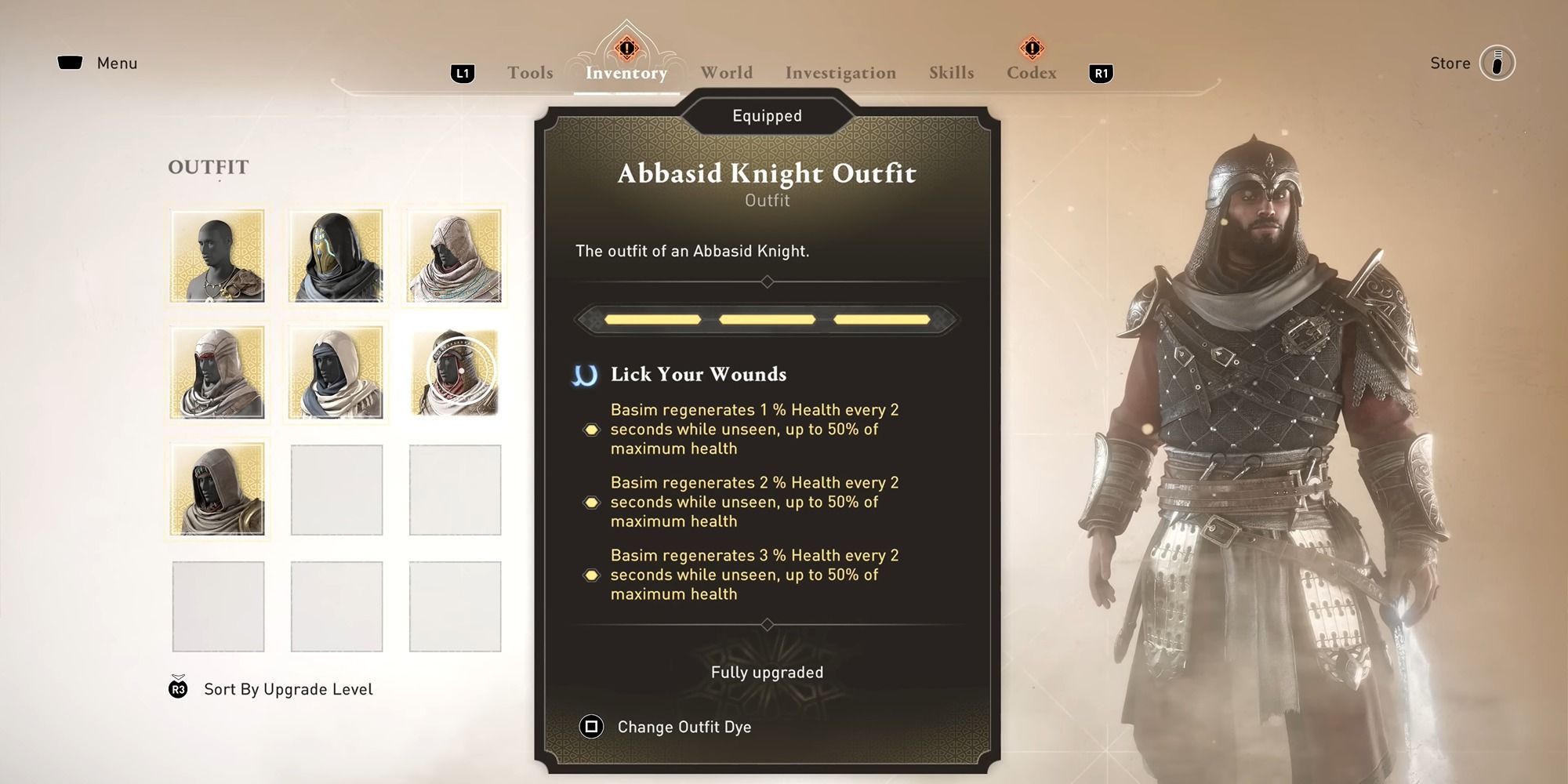The image size is (1568, 784).
Task: Click the outfit upgrade progress bar
Action: click(767, 319)
